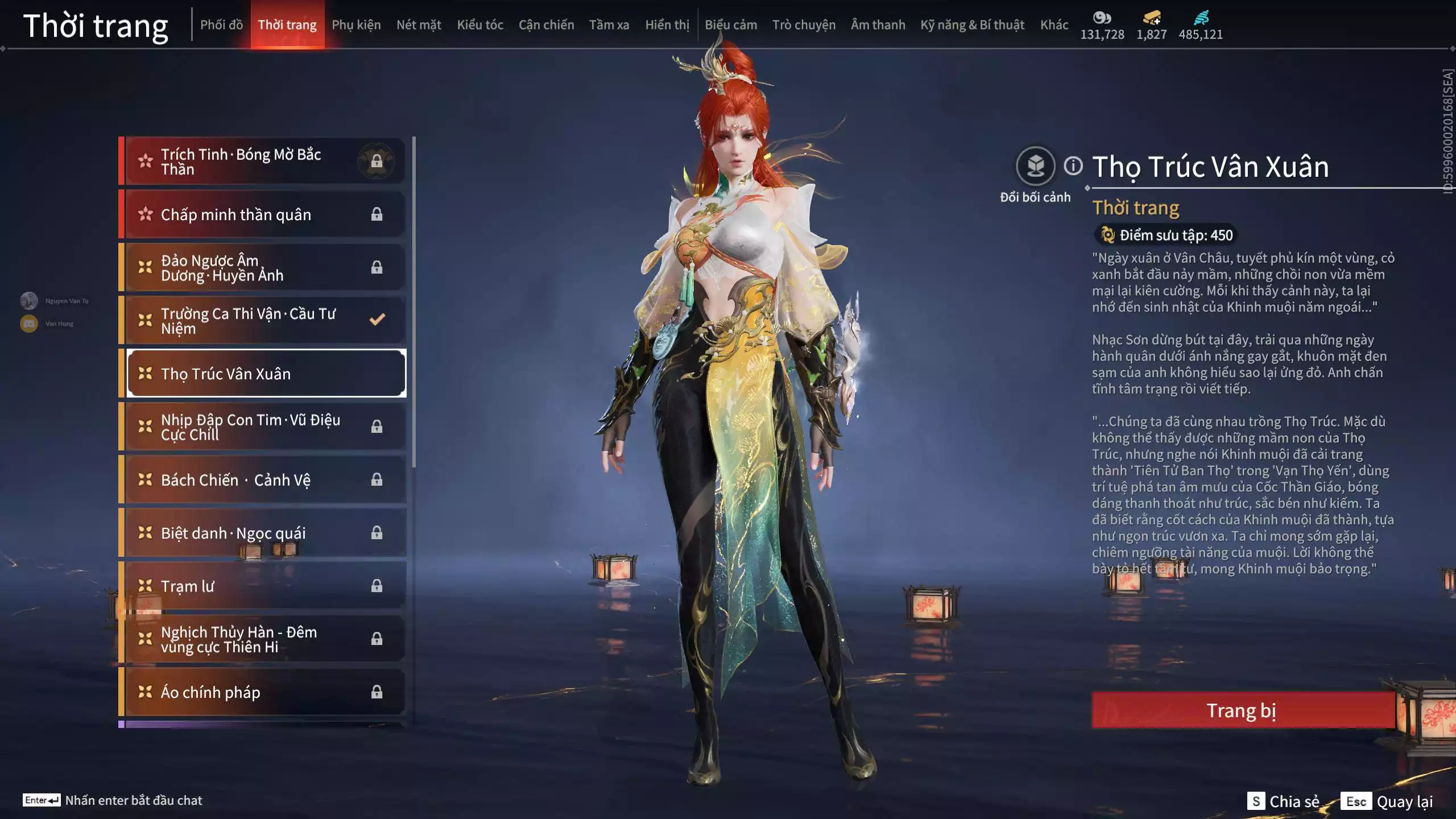The width and height of the screenshot is (1456, 819).
Task: Select the Nét mặt tab
Action: [x=419, y=25]
